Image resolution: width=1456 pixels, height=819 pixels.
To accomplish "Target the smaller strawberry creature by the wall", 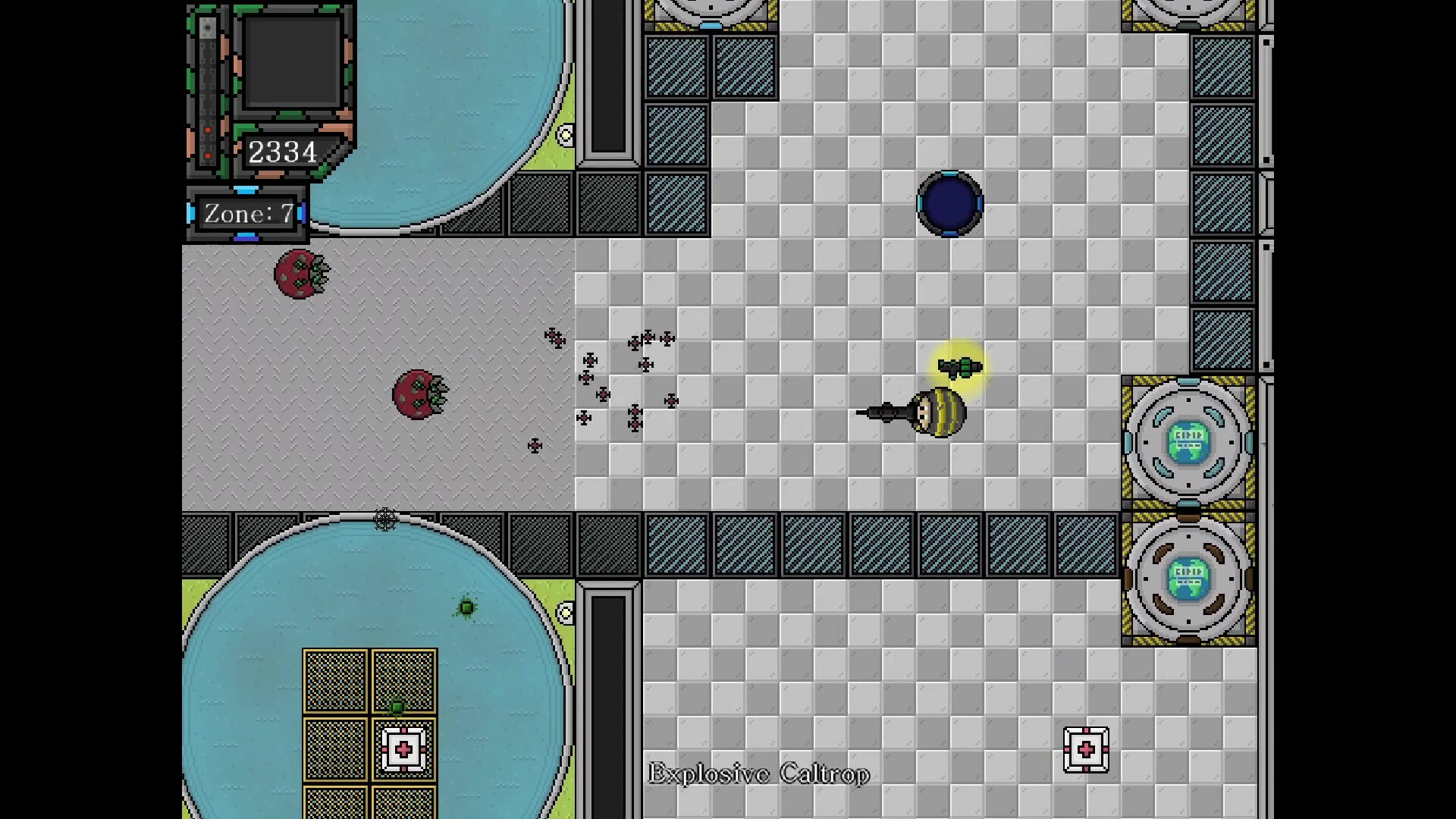I will pos(300,275).
